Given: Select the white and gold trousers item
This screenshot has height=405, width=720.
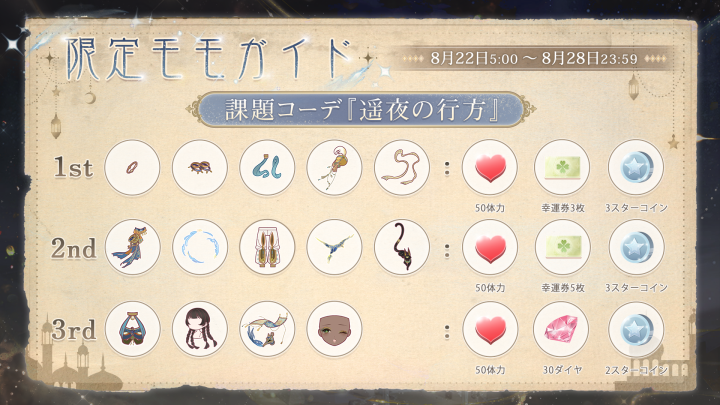Looking at the screenshot, I should click(x=266, y=246).
